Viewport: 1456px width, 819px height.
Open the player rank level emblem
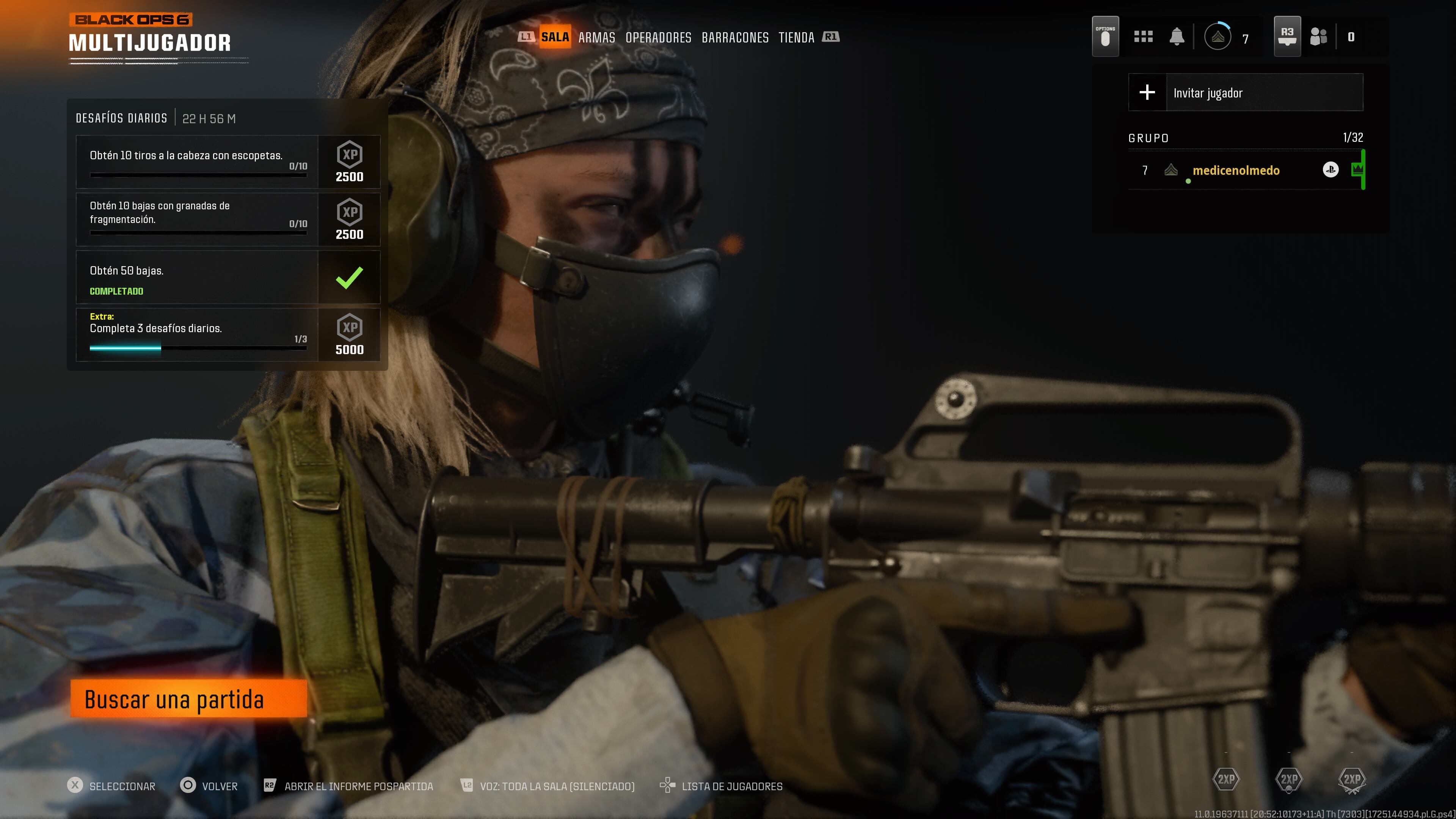click(x=1218, y=37)
